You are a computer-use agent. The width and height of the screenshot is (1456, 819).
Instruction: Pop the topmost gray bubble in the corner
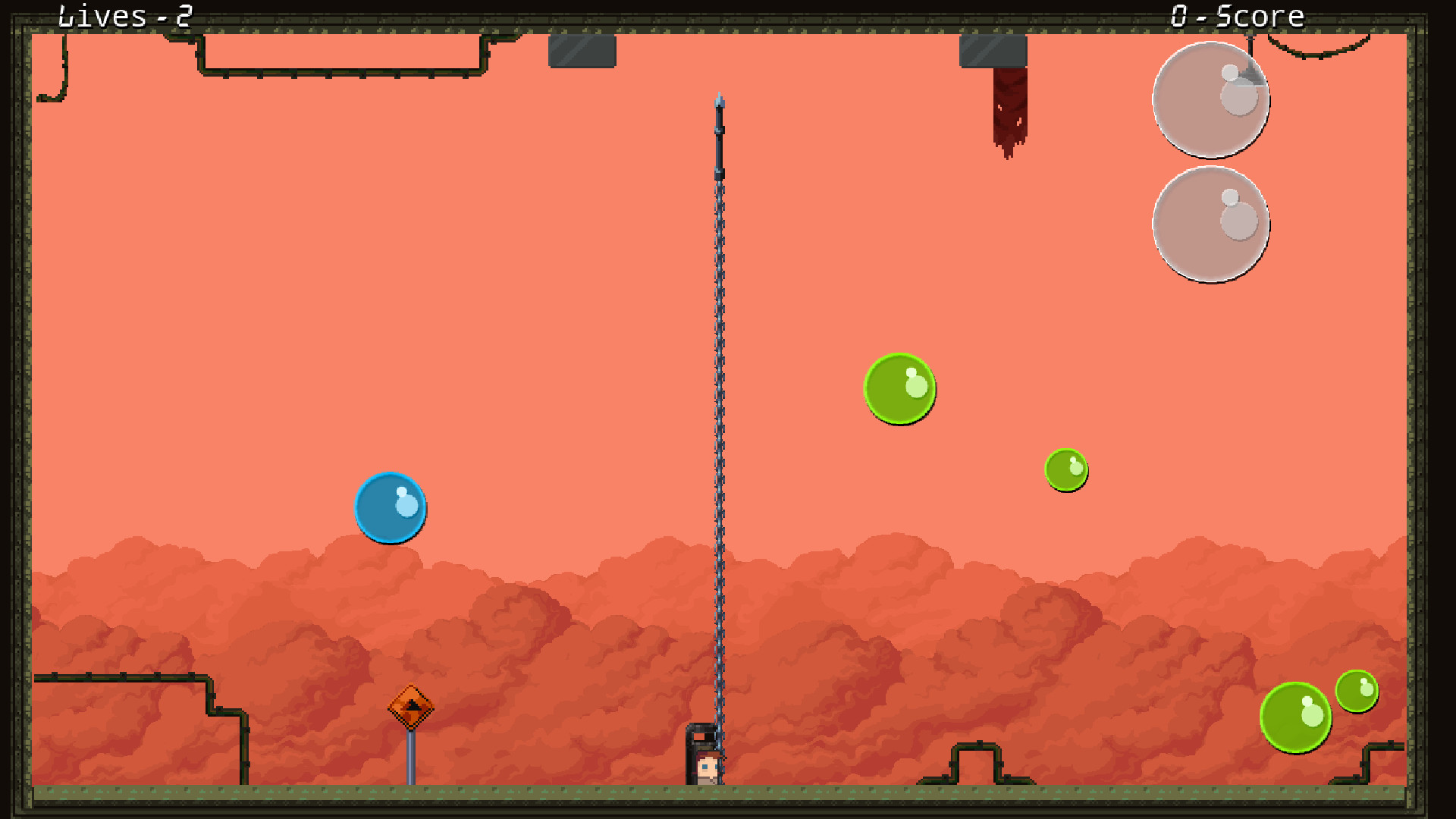click(x=1210, y=99)
